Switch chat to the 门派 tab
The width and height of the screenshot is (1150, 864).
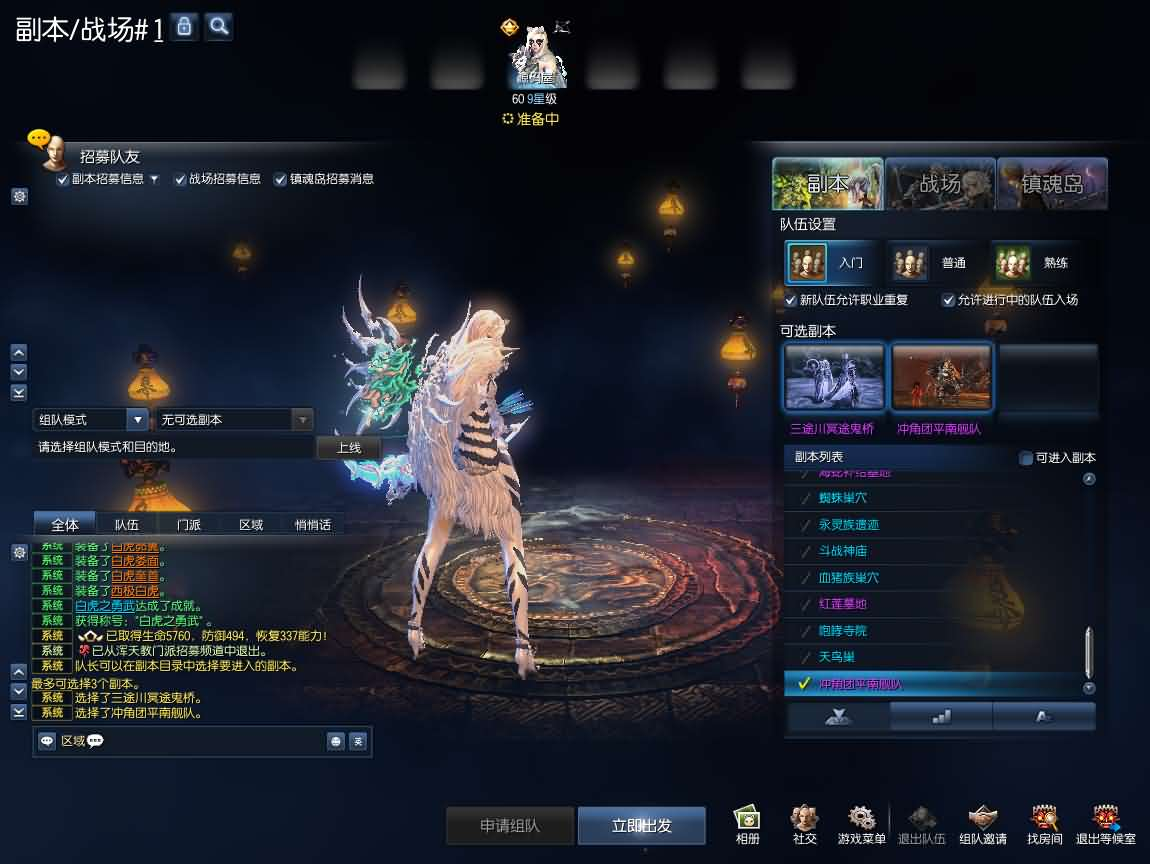tap(188, 524)
